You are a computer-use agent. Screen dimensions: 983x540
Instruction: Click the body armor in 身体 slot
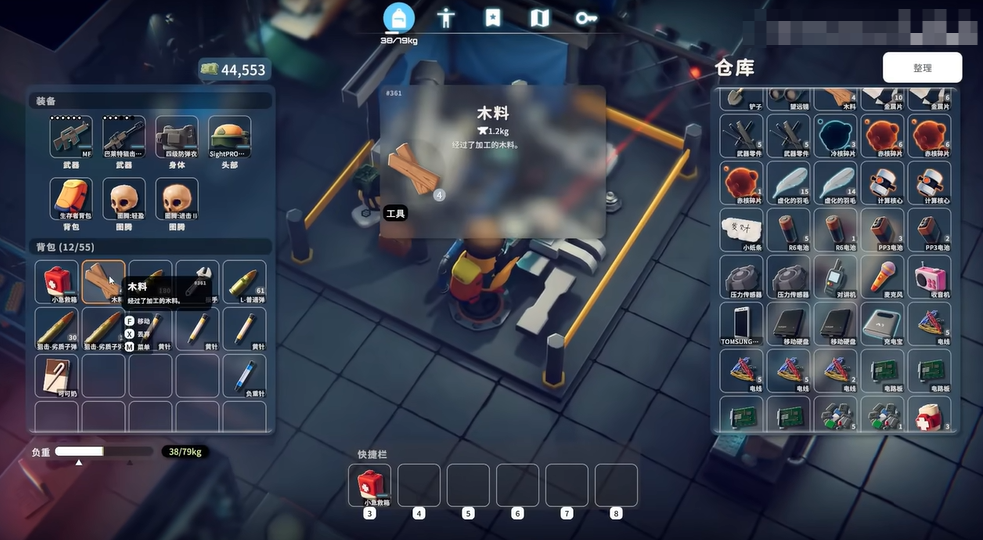pos(177,137)
